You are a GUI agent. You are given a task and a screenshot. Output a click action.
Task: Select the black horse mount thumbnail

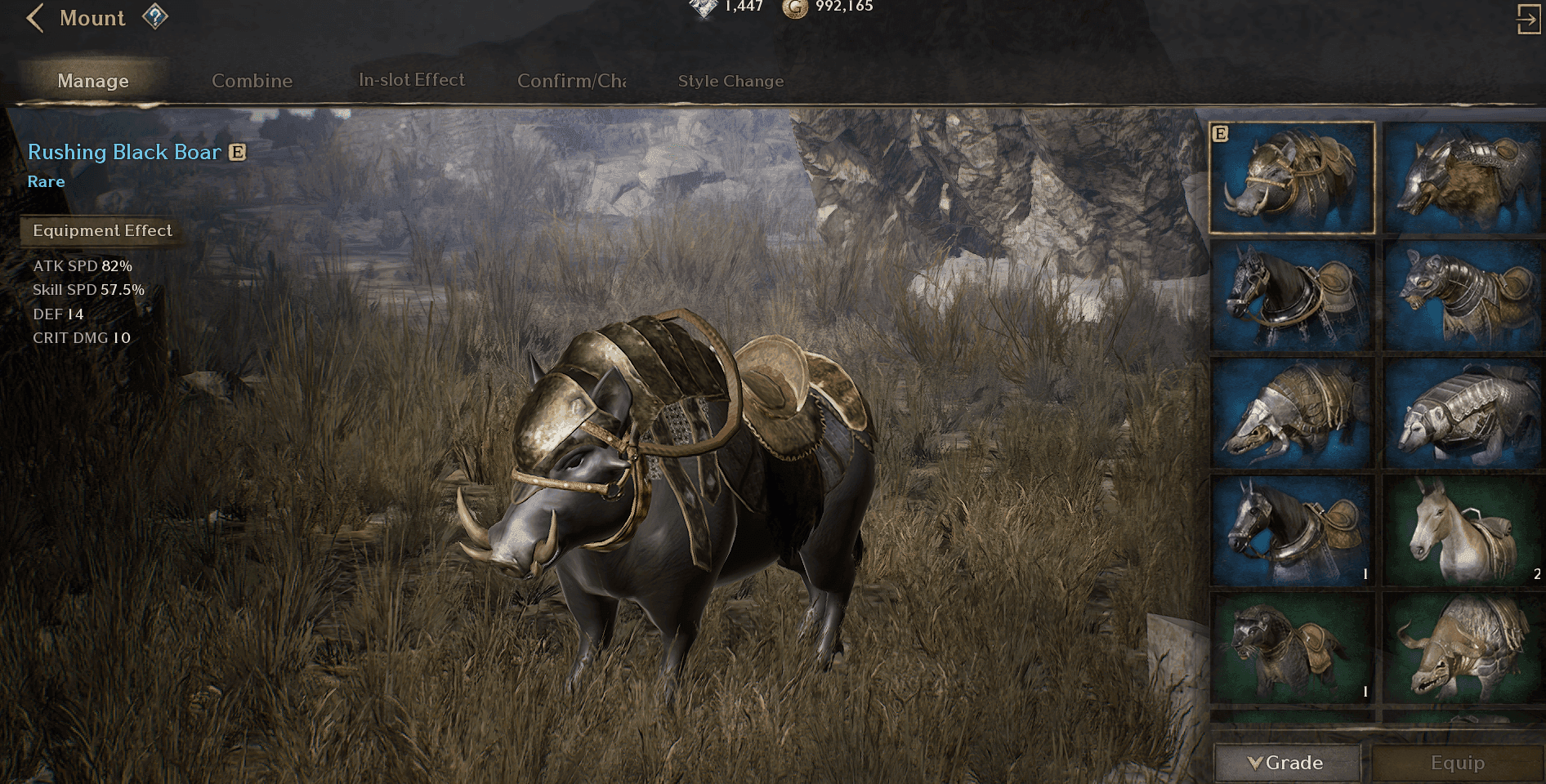(x=1289, y=296)
